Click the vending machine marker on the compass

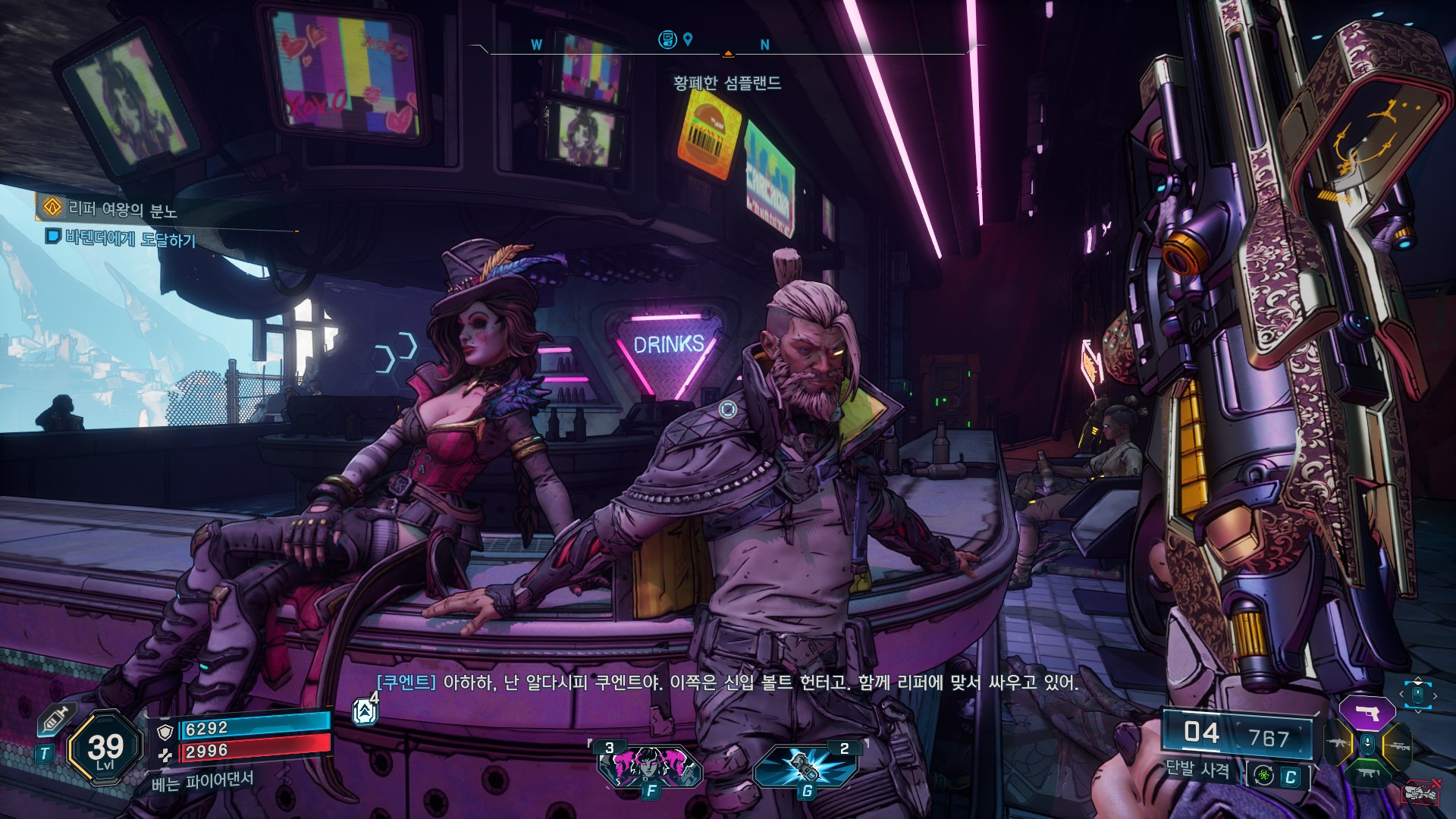(x=667, y=39)
